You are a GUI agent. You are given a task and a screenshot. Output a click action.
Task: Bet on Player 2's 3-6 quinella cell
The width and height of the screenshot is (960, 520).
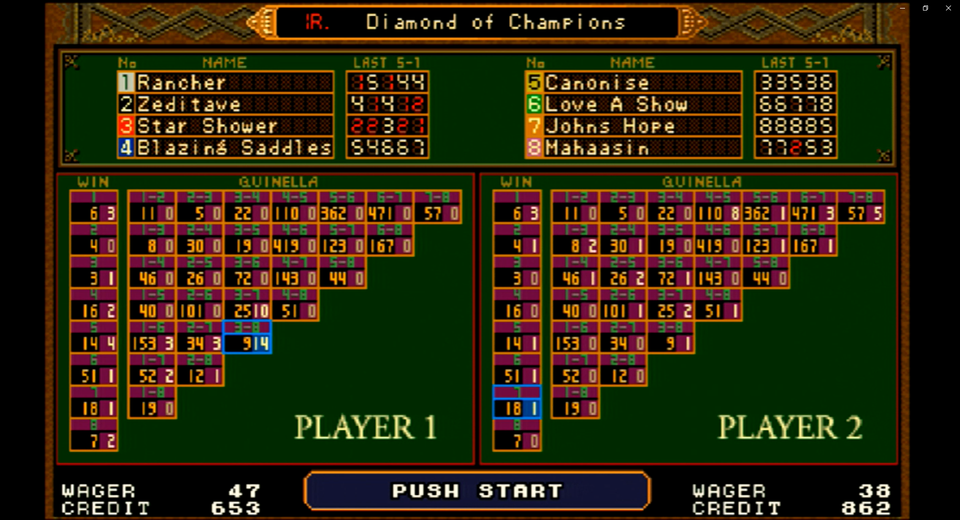670,277
